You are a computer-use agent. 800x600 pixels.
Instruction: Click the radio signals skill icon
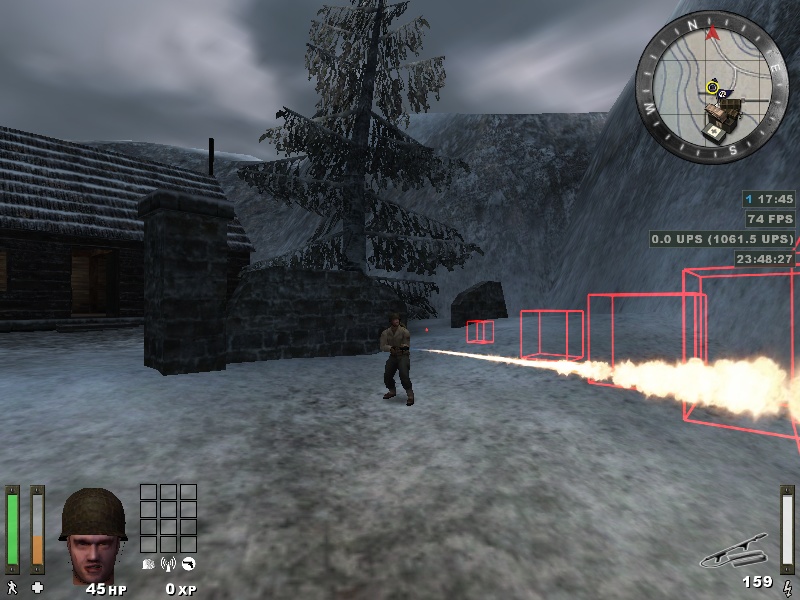point(168,563)
